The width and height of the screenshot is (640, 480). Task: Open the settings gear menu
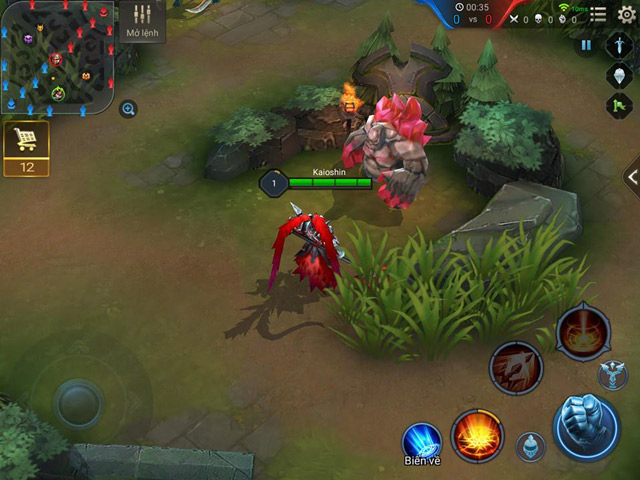point(626,14)
